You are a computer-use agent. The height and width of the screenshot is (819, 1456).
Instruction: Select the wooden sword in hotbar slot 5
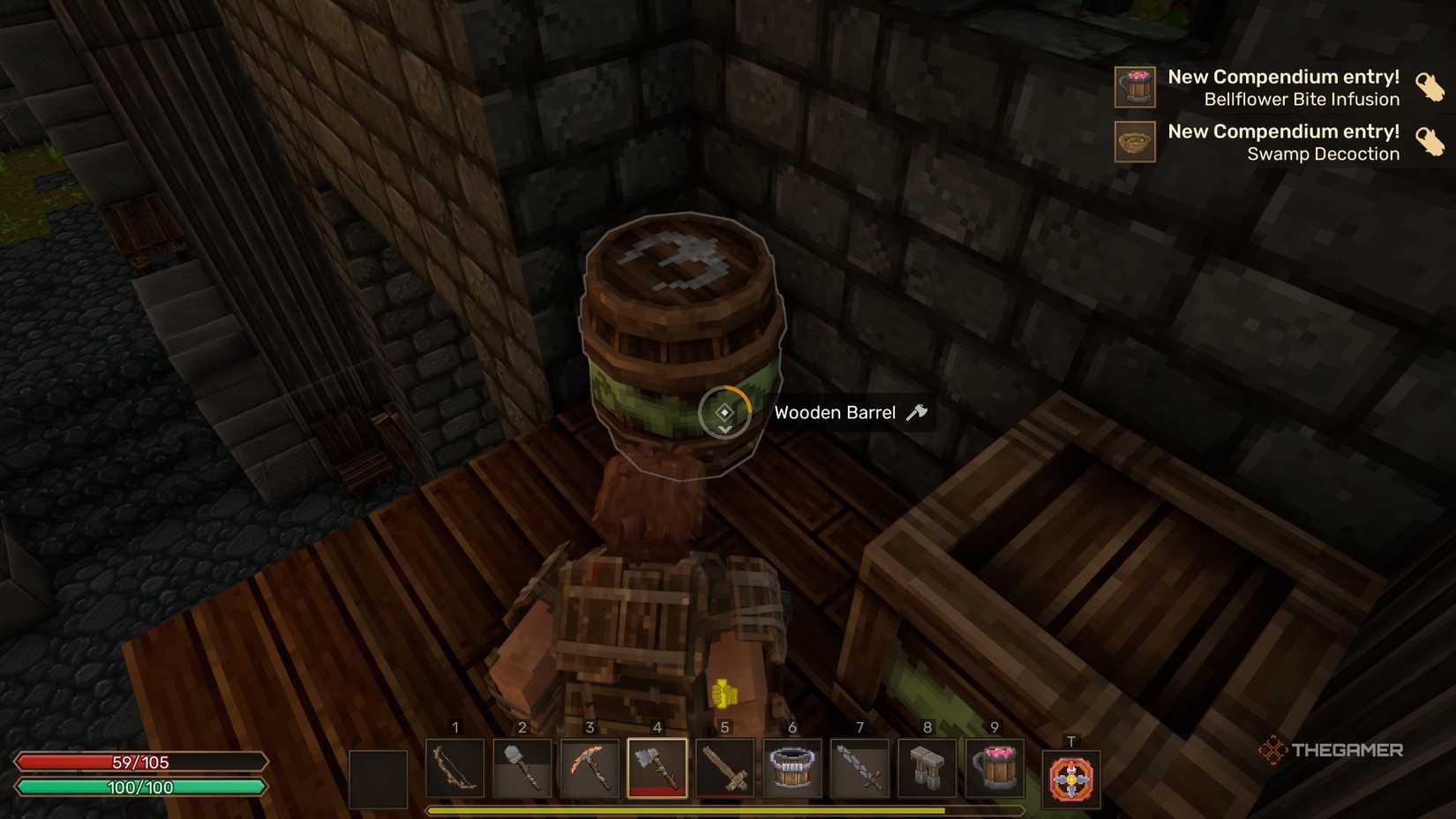click(724, 769)
